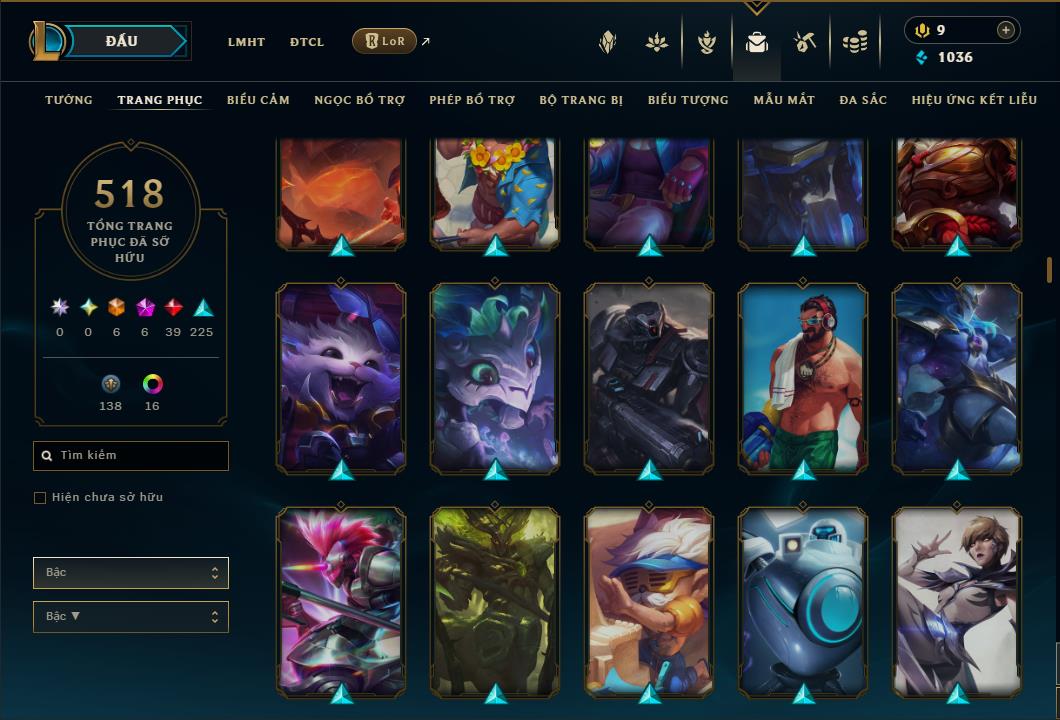Select the NGỌC BỔ TRỢ tab
Screen dimensions: 1060x720
click(x=359, y=100)
